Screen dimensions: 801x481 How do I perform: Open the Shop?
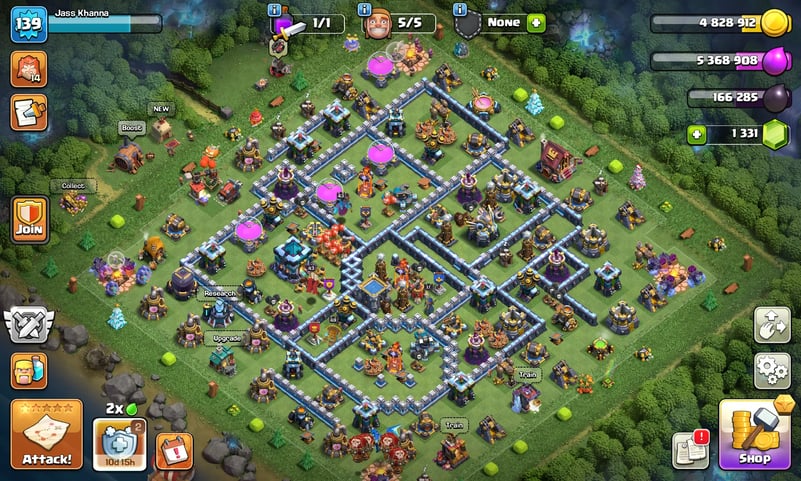coord(757,434)
